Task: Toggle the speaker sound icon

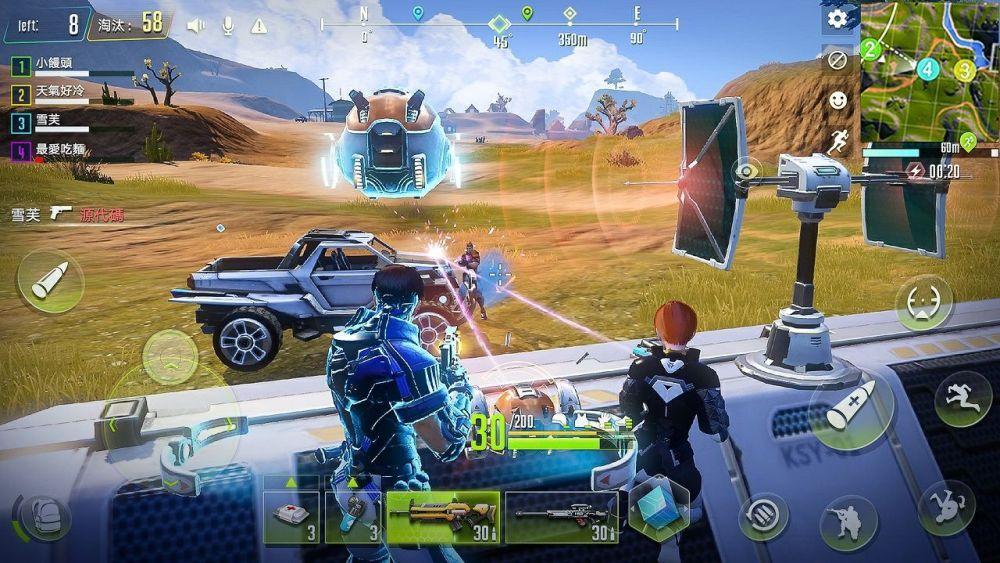Action: pos(196,25)
